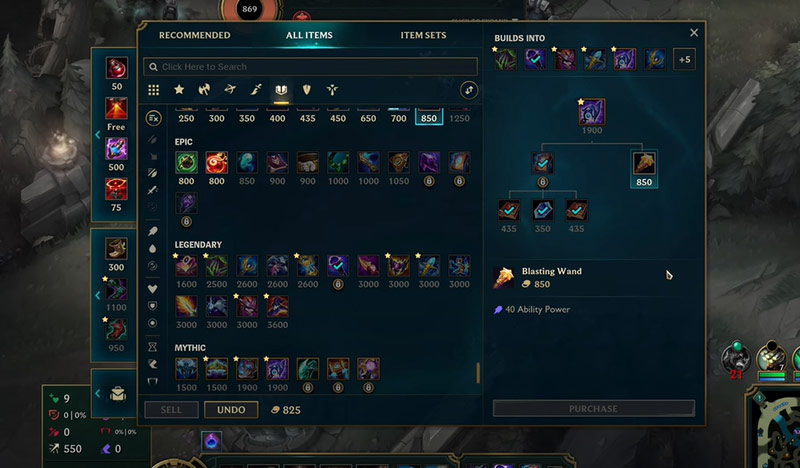Viewport: 800px width, 468px height.
Task: Select the 300 gold boots in the side panel
Action: click(x=117, y=249)
